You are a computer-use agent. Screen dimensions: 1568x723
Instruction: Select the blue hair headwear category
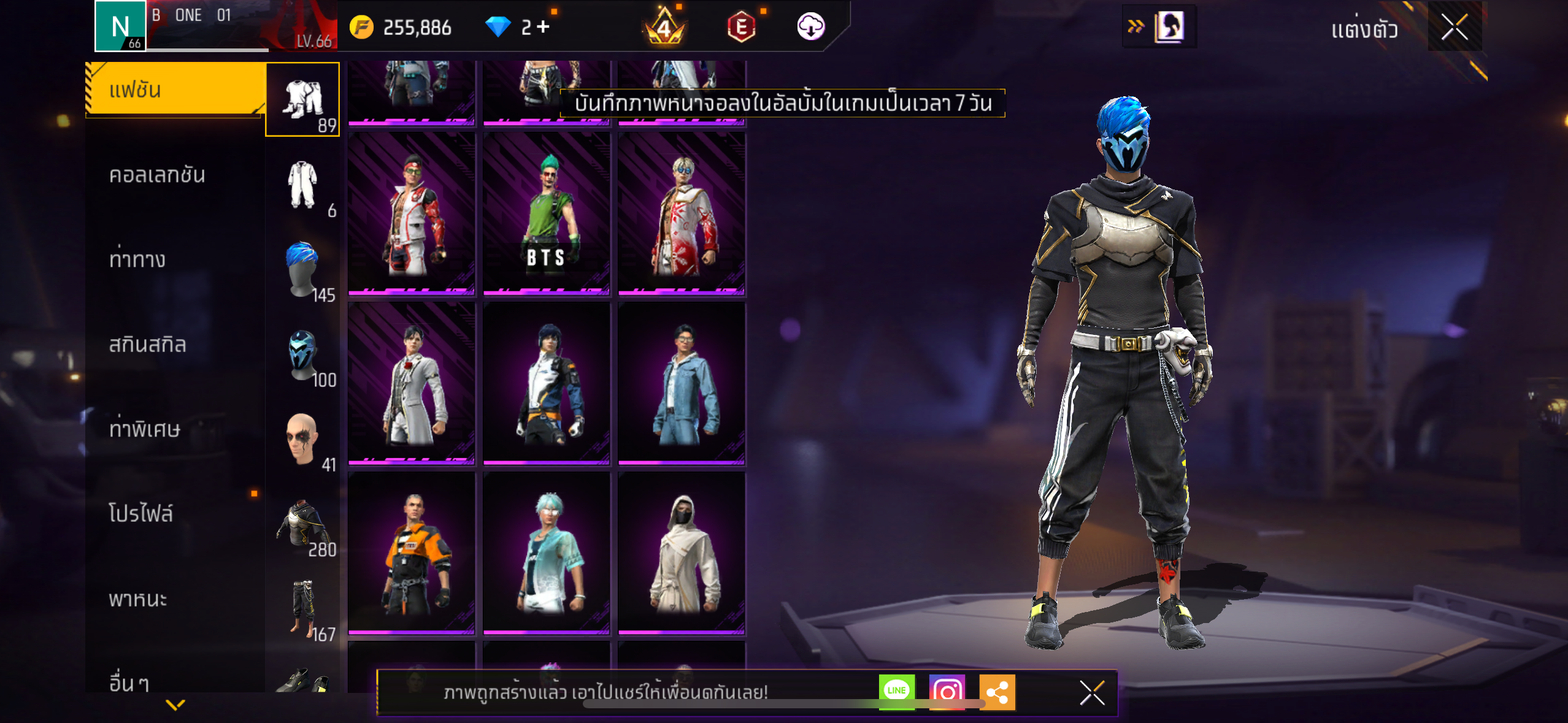click(x=302, y=269)
